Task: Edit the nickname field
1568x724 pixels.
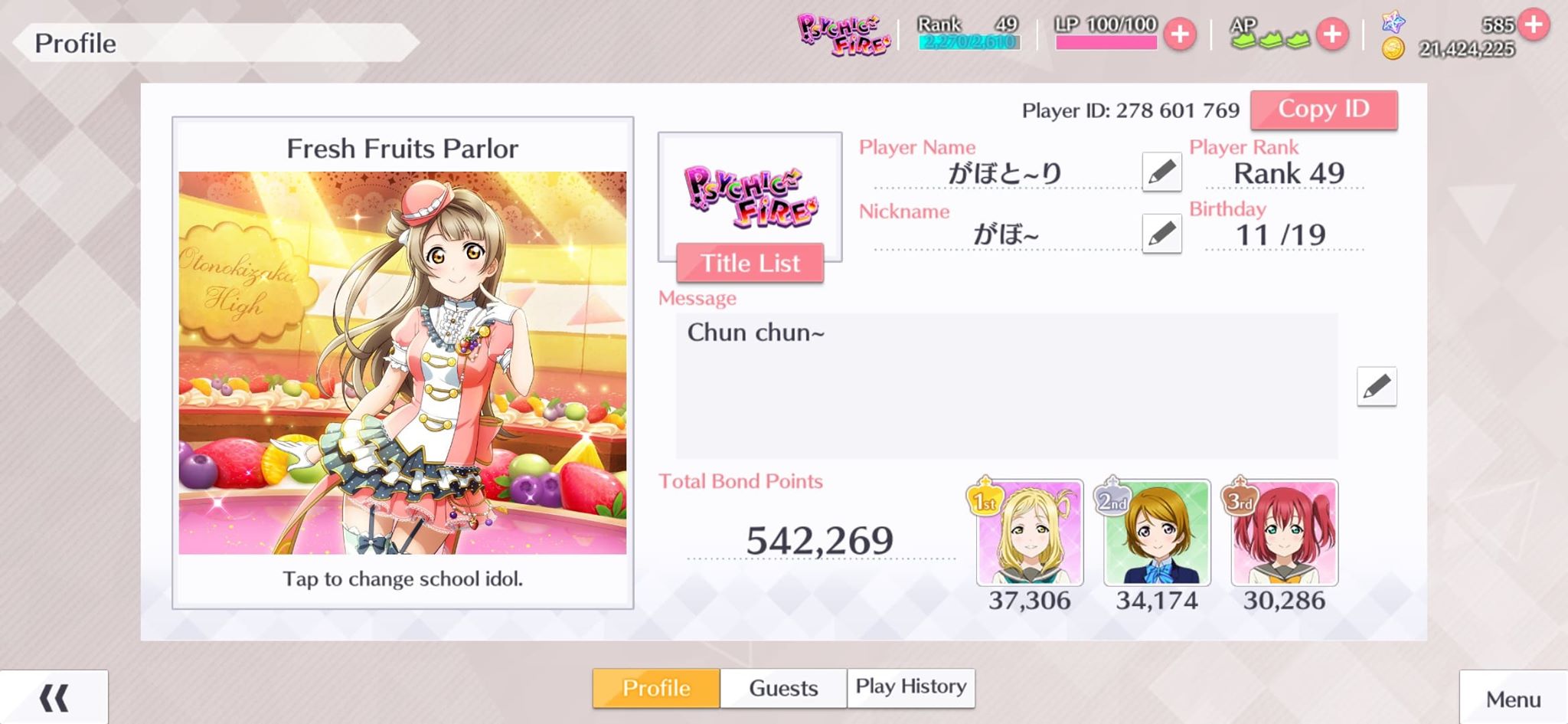Action: [1161, 234]
